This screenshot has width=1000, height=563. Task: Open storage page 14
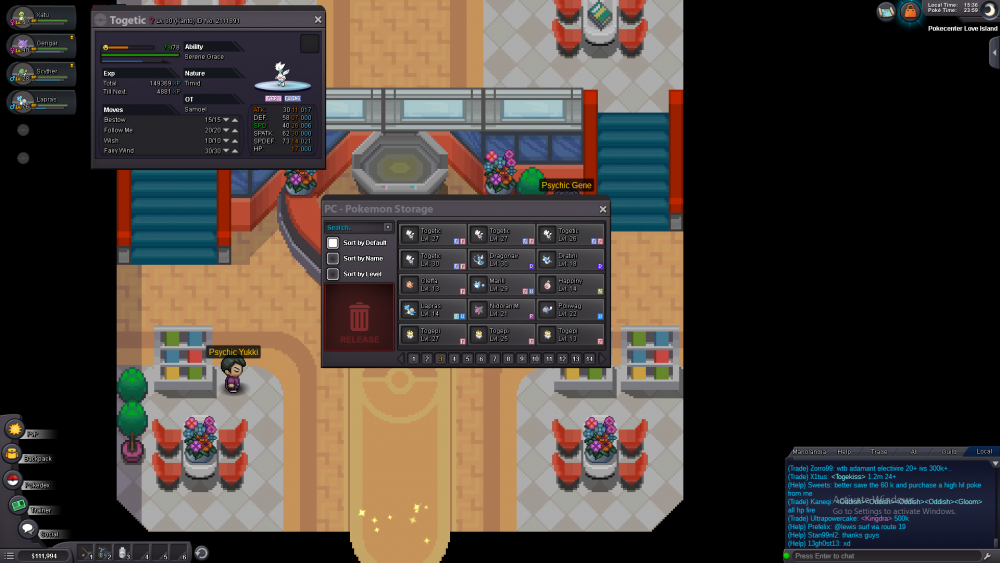pos(590,358)
